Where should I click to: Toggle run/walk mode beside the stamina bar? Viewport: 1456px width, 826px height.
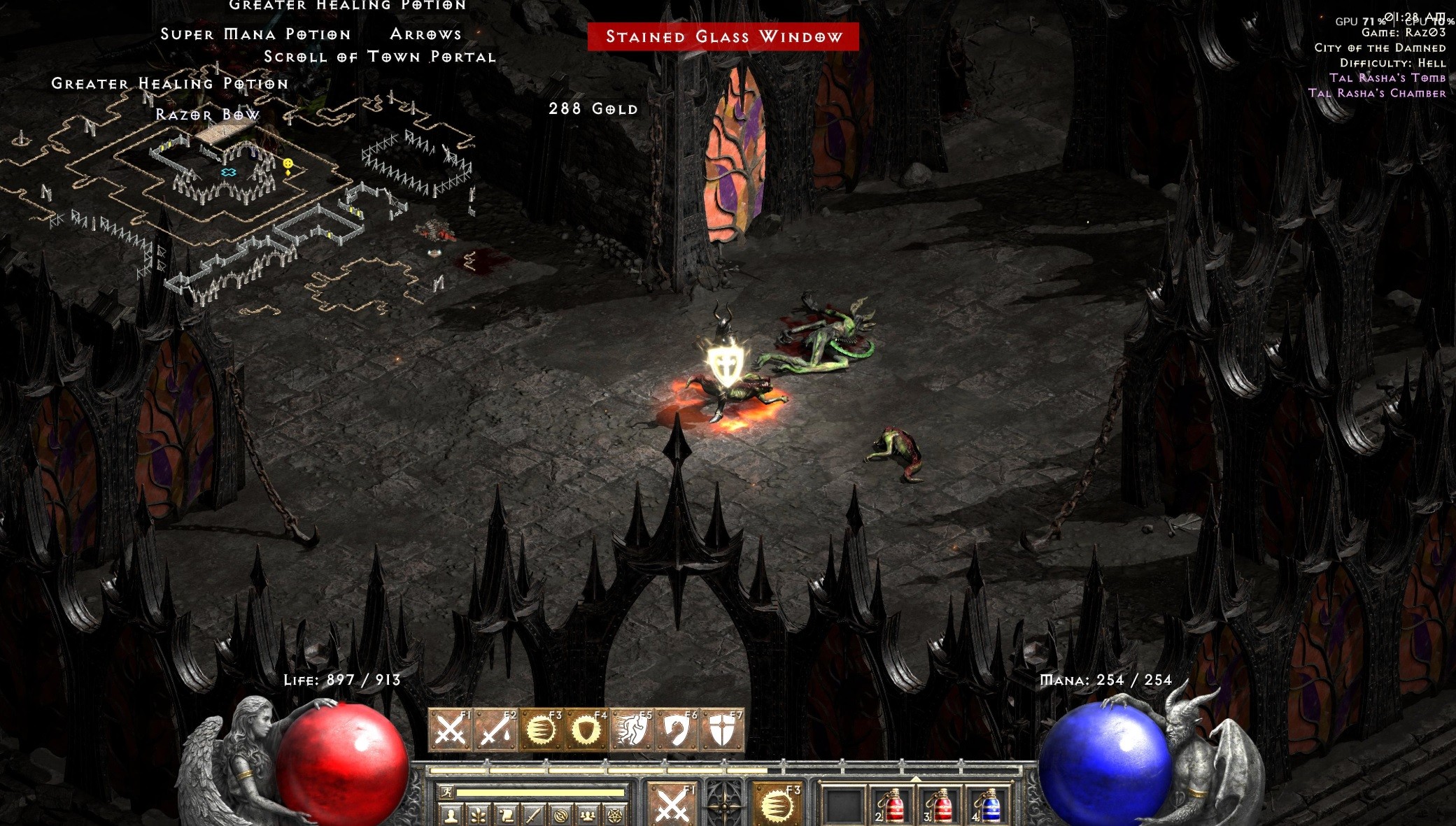tap(447, 793)
